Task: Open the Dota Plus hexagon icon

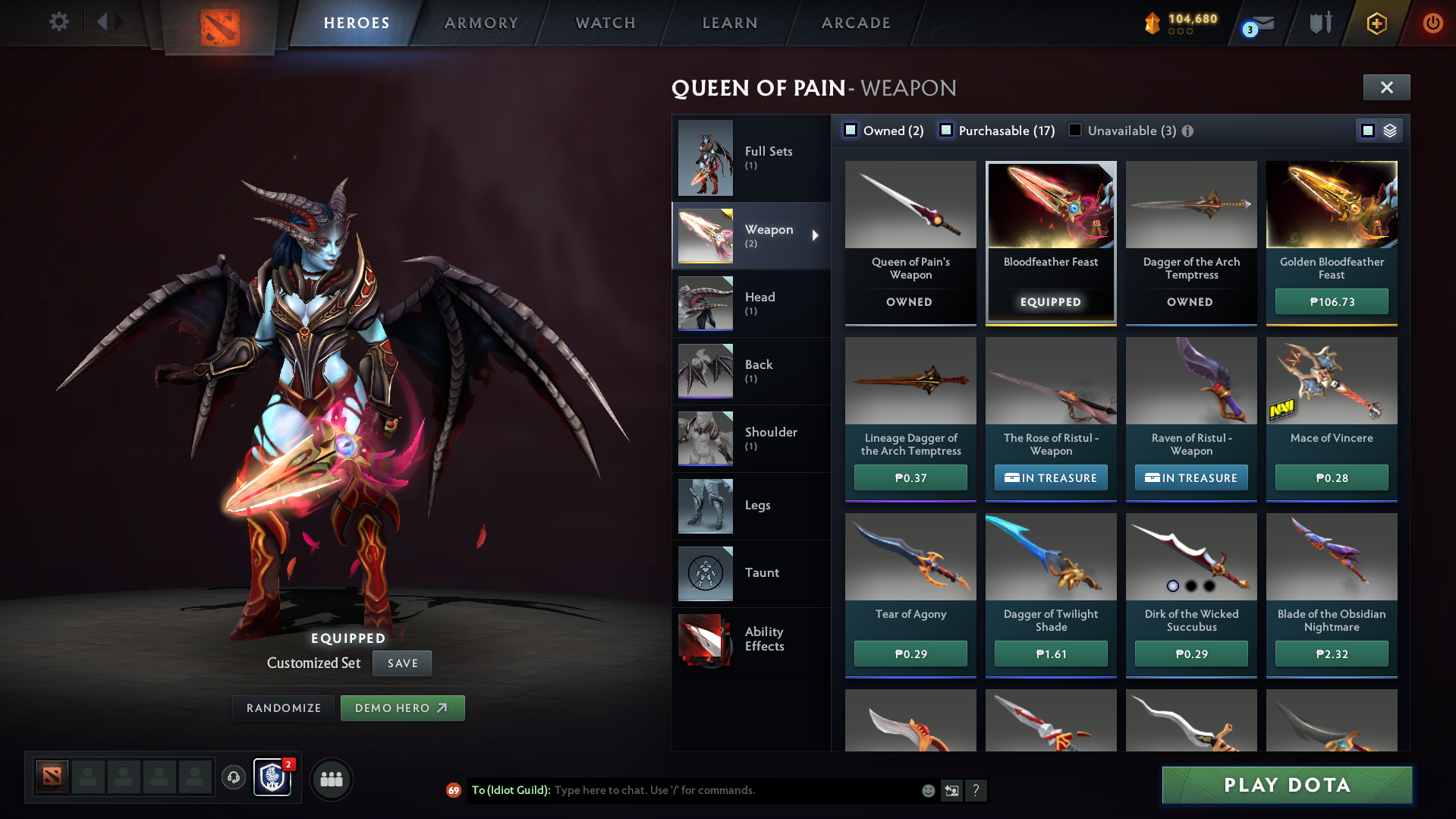Action: pyautogui.click(x=1376, y=23)
